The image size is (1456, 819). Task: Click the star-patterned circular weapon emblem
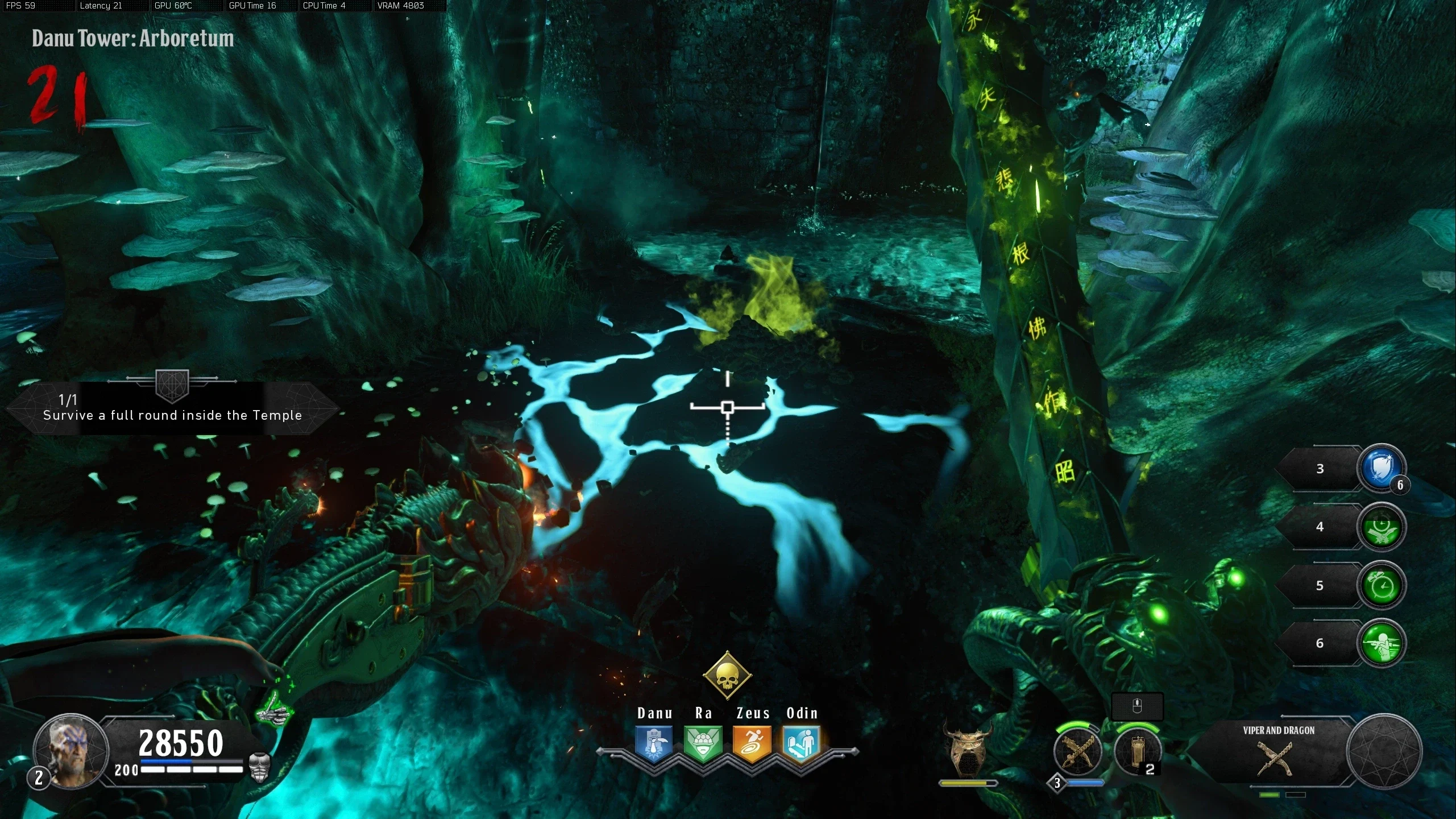(x=1384, y=752)
